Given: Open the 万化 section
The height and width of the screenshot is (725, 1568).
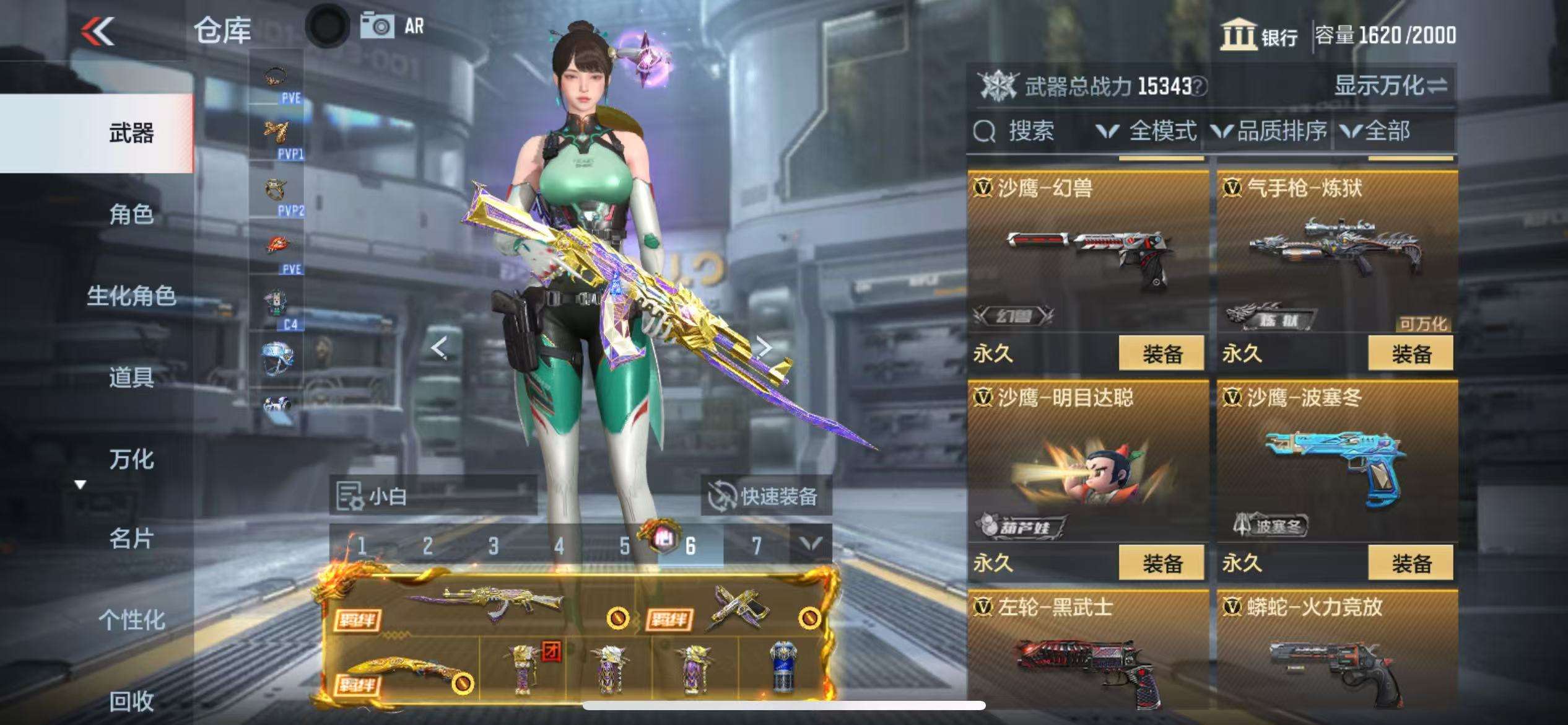Looking at the screenshot, I should pos(131,459).
